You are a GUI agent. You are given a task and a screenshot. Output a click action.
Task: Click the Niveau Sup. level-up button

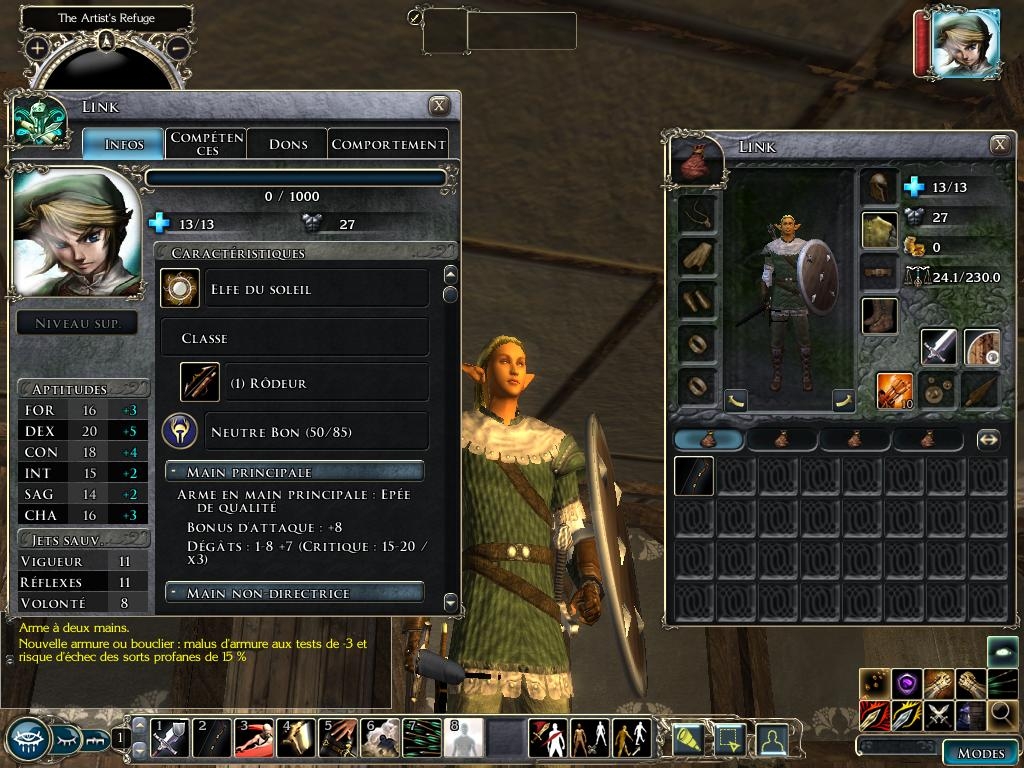pos(78,323)
